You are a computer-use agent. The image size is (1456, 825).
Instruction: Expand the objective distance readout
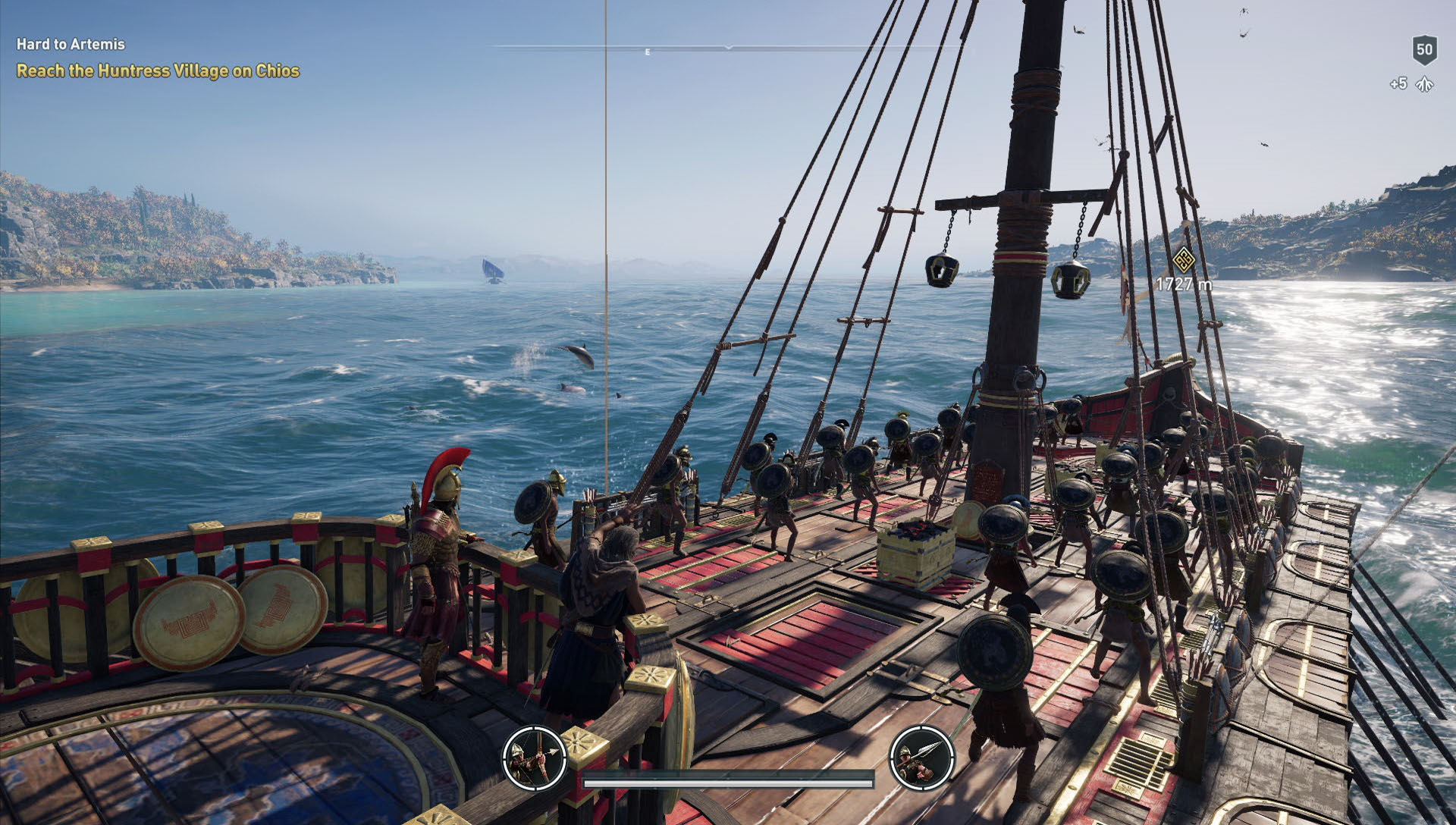(1184, 285)
